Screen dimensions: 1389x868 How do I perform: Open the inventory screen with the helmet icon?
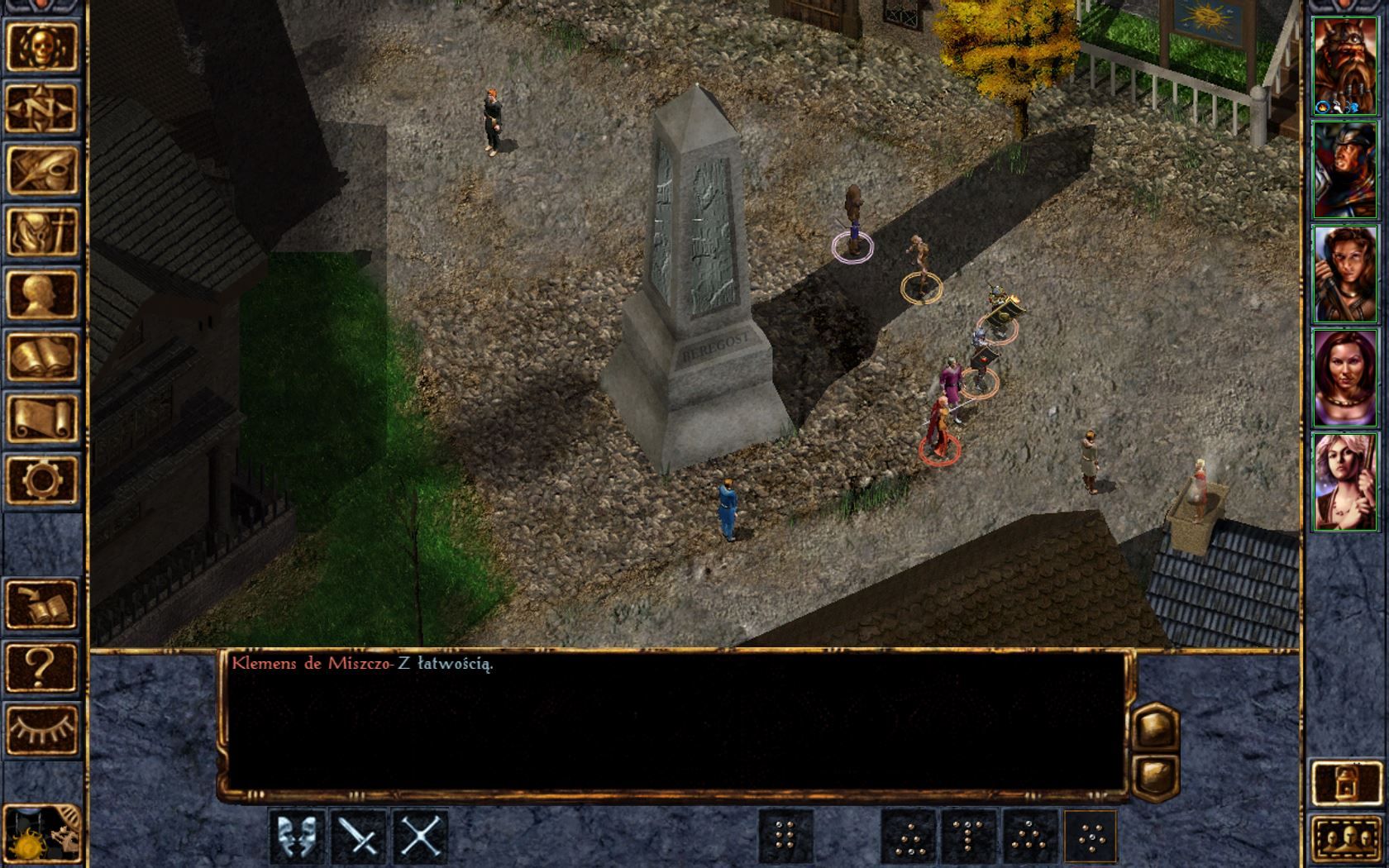[x=42, y=231]
